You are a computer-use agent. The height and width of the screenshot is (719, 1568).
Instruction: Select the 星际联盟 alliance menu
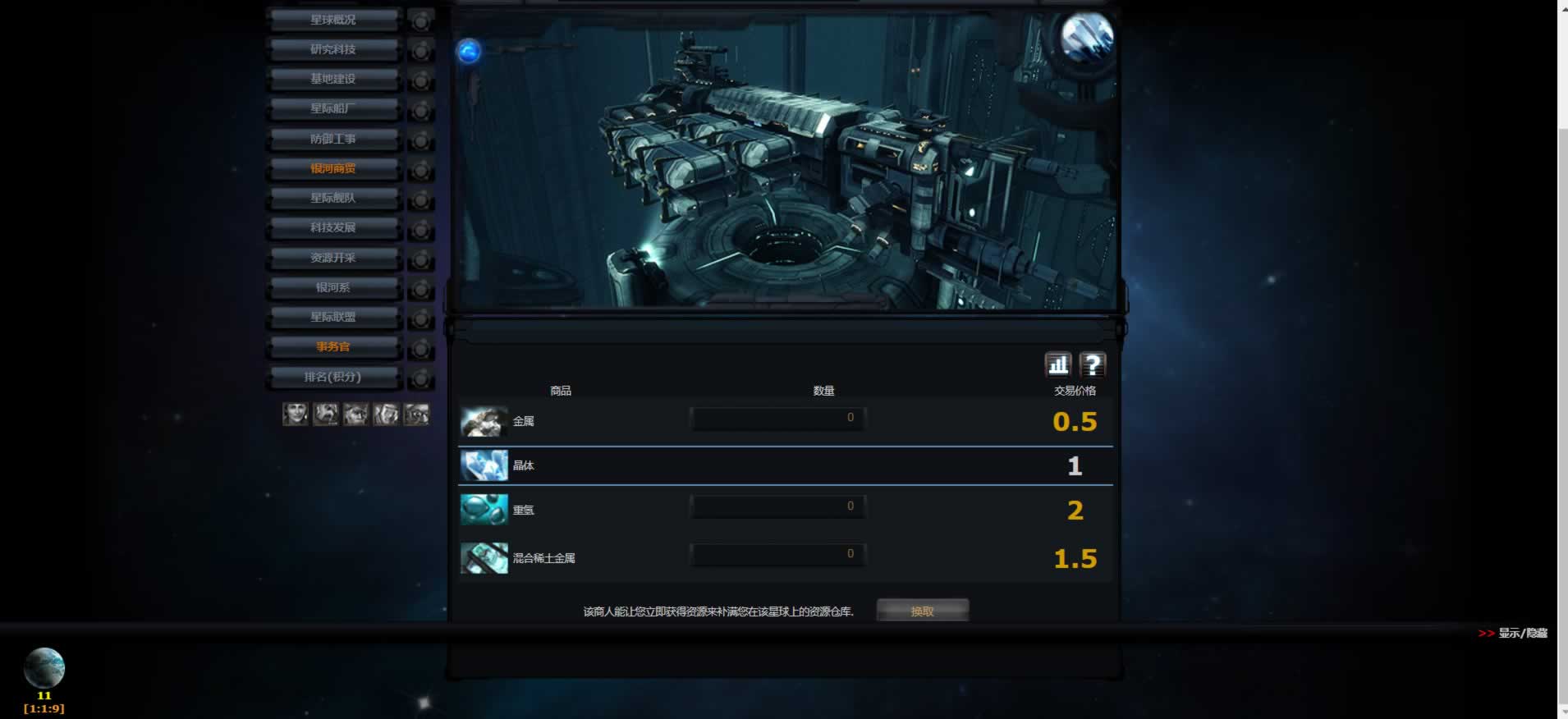pyautogui.click(x=333, y=317)
